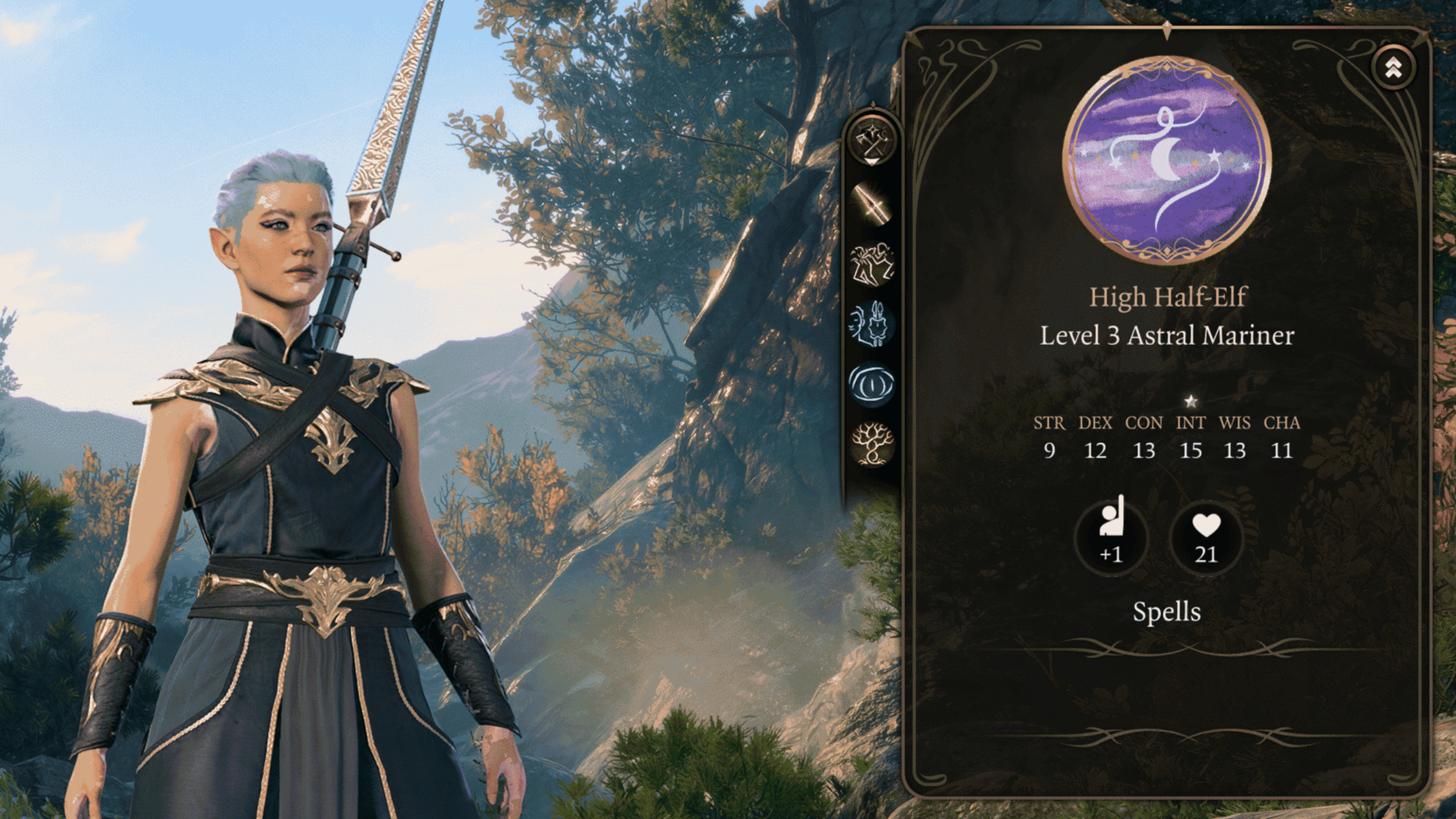Open the crossed axe and hammer tab

tap(872, 142)
